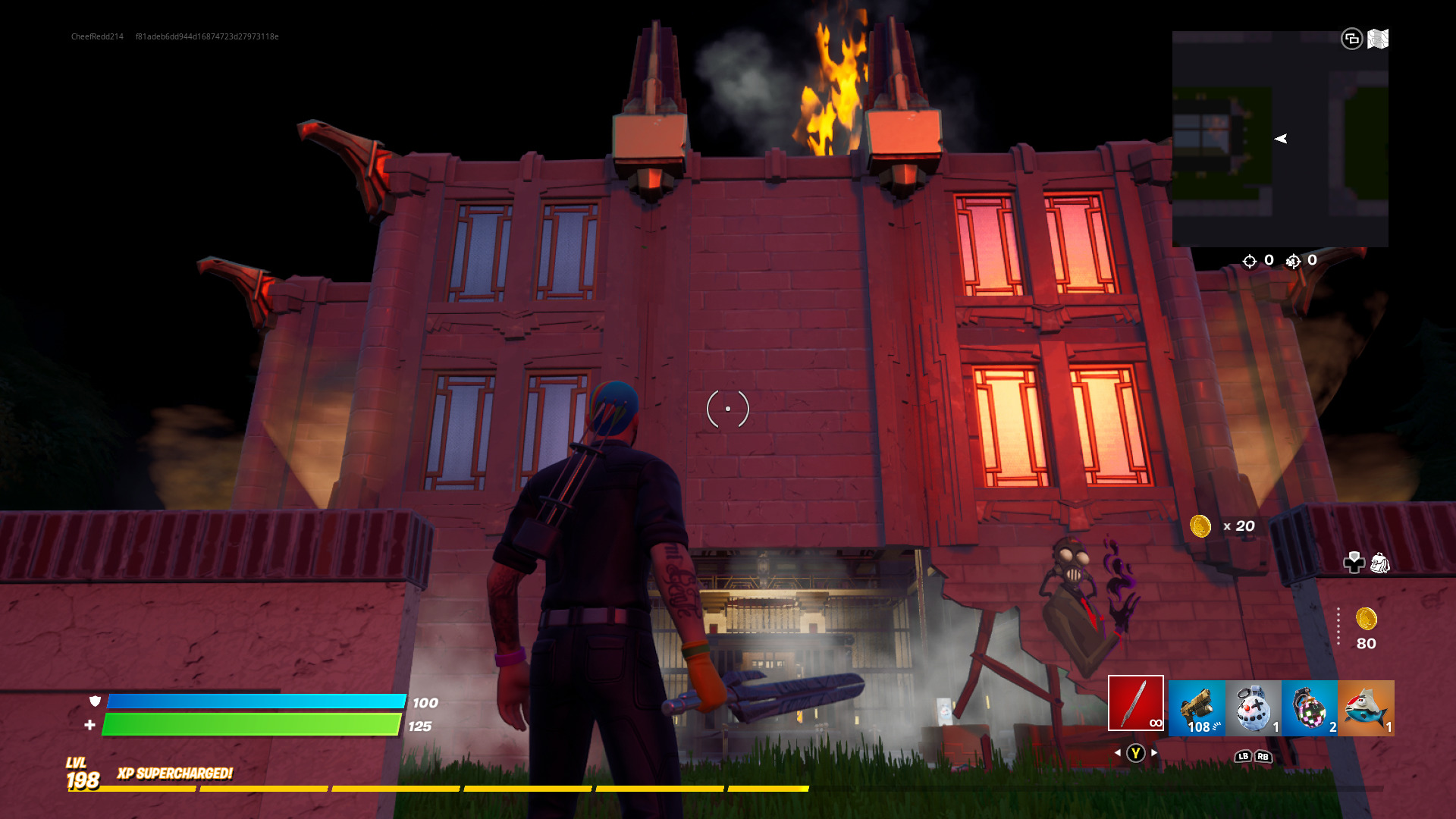Click the assists counter icon showing 0
This screenshot has width=1456, height=819.
(x=1293, y=261)
